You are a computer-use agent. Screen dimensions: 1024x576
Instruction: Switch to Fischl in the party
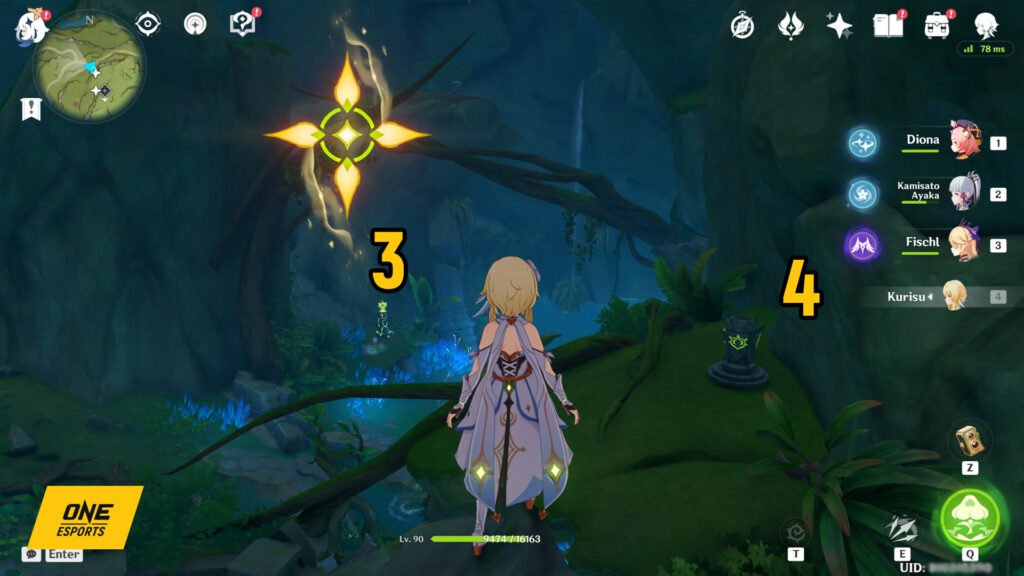[964, 244]
